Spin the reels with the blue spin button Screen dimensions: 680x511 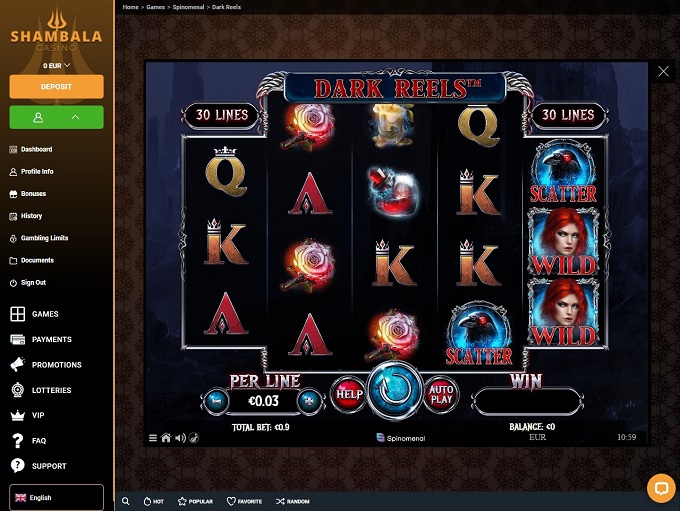pos(397,392)
